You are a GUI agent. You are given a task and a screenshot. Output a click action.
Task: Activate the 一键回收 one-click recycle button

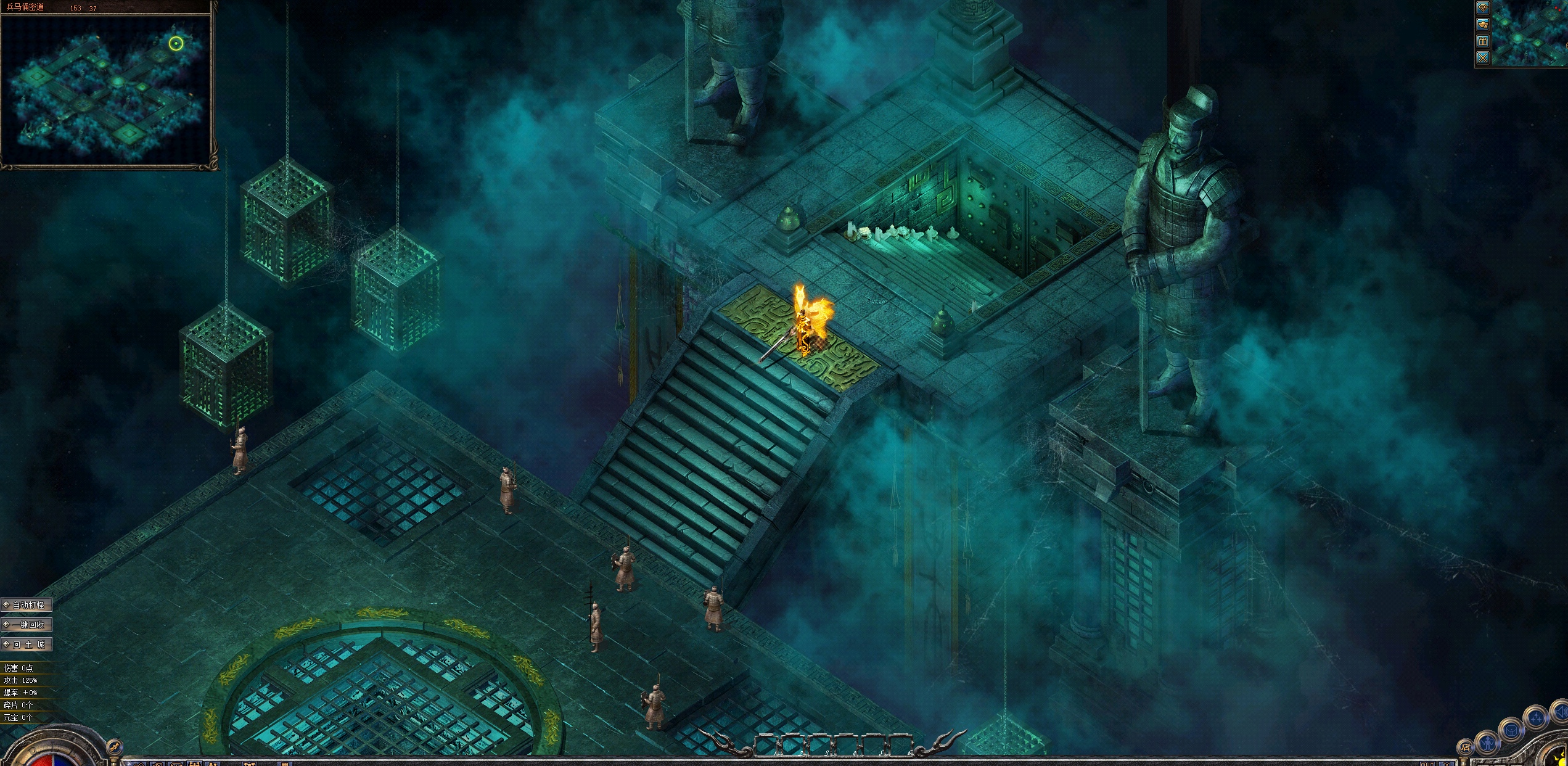27,624
